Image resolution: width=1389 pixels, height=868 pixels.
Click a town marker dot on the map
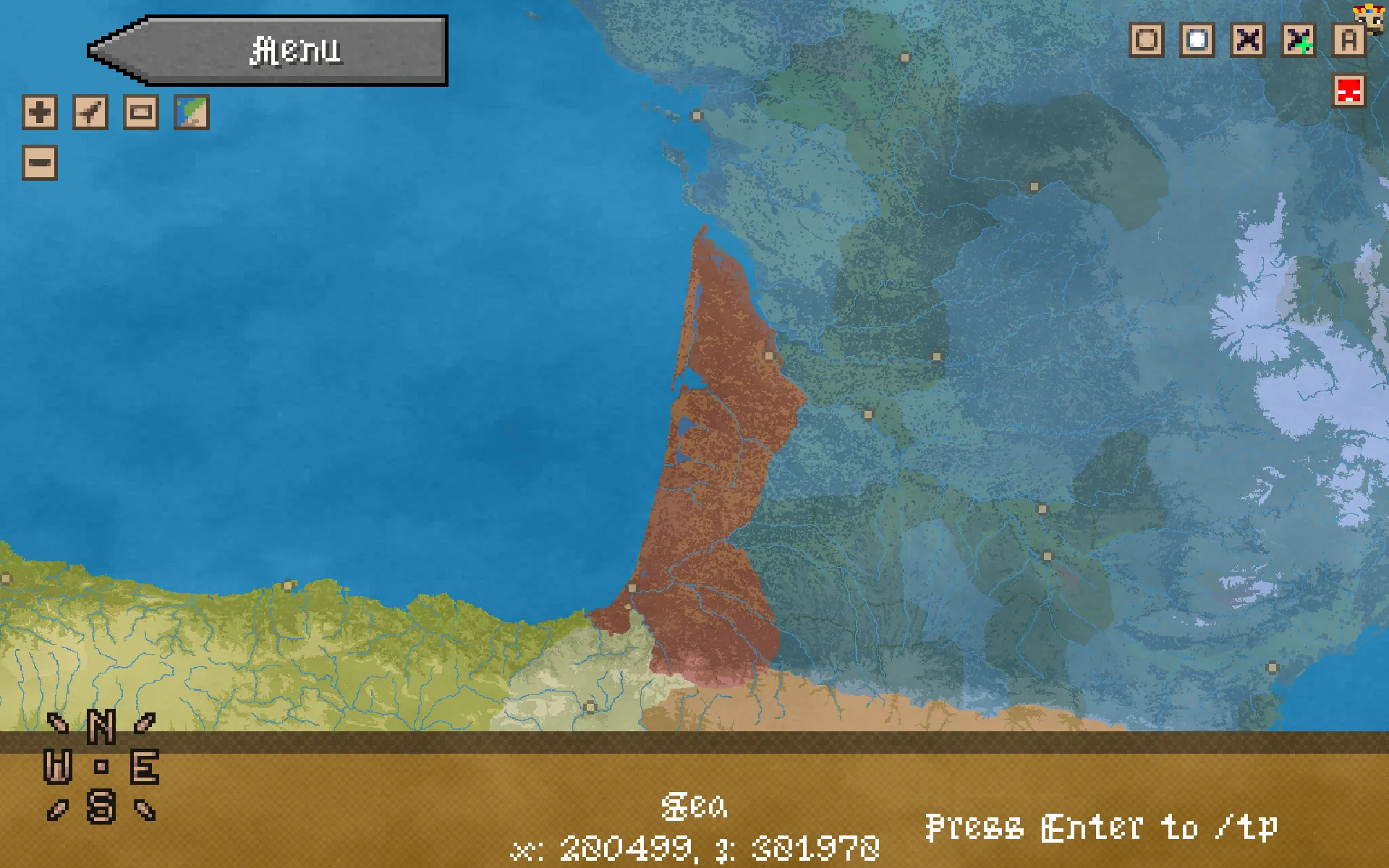tap(769, 354)
